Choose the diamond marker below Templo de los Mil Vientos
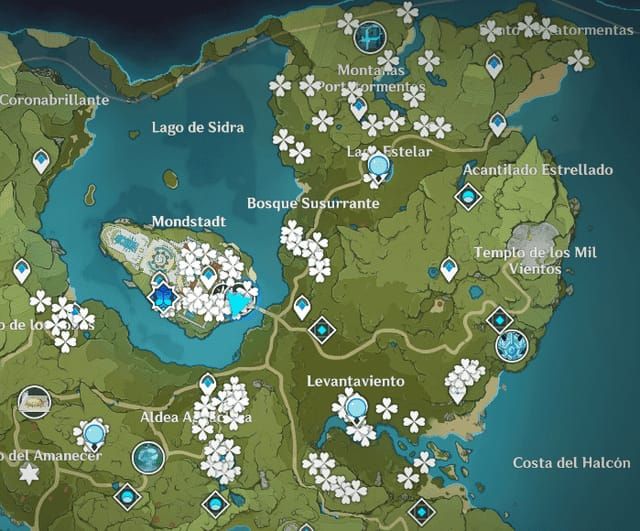640x531 pixels. [499, 319]
